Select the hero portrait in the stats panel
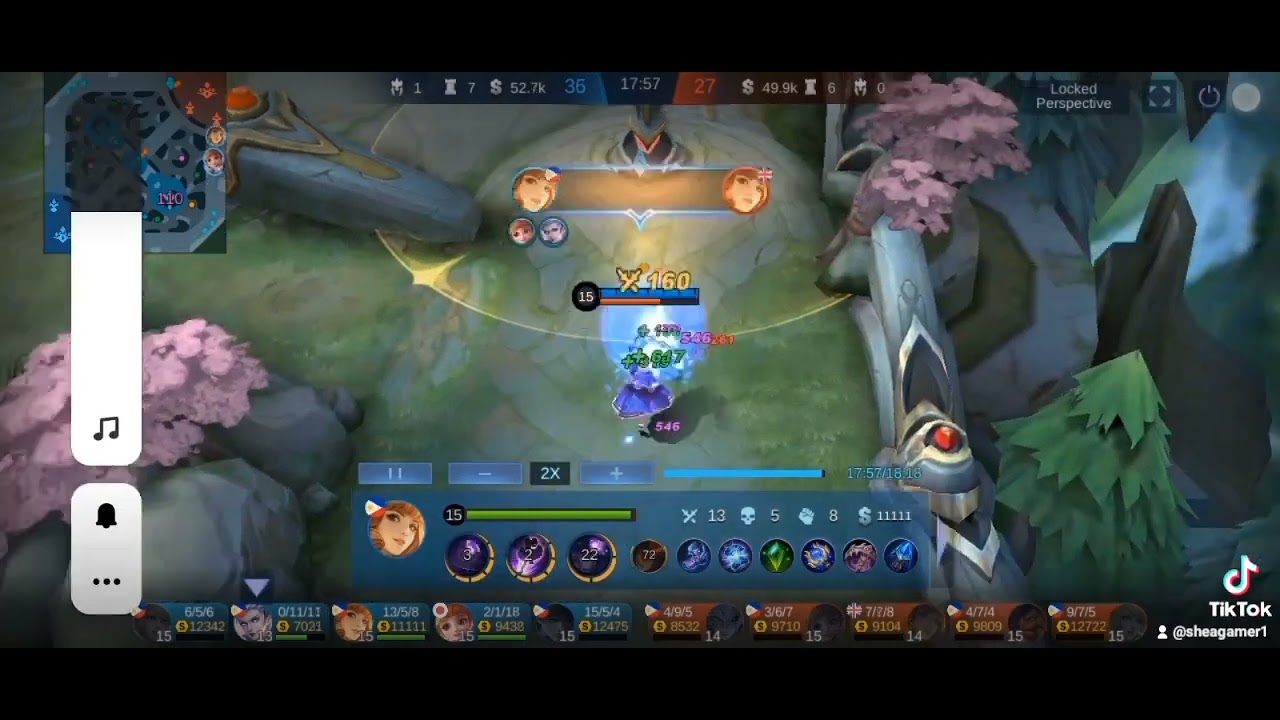Screen dimensions: 1280x720 396,528
